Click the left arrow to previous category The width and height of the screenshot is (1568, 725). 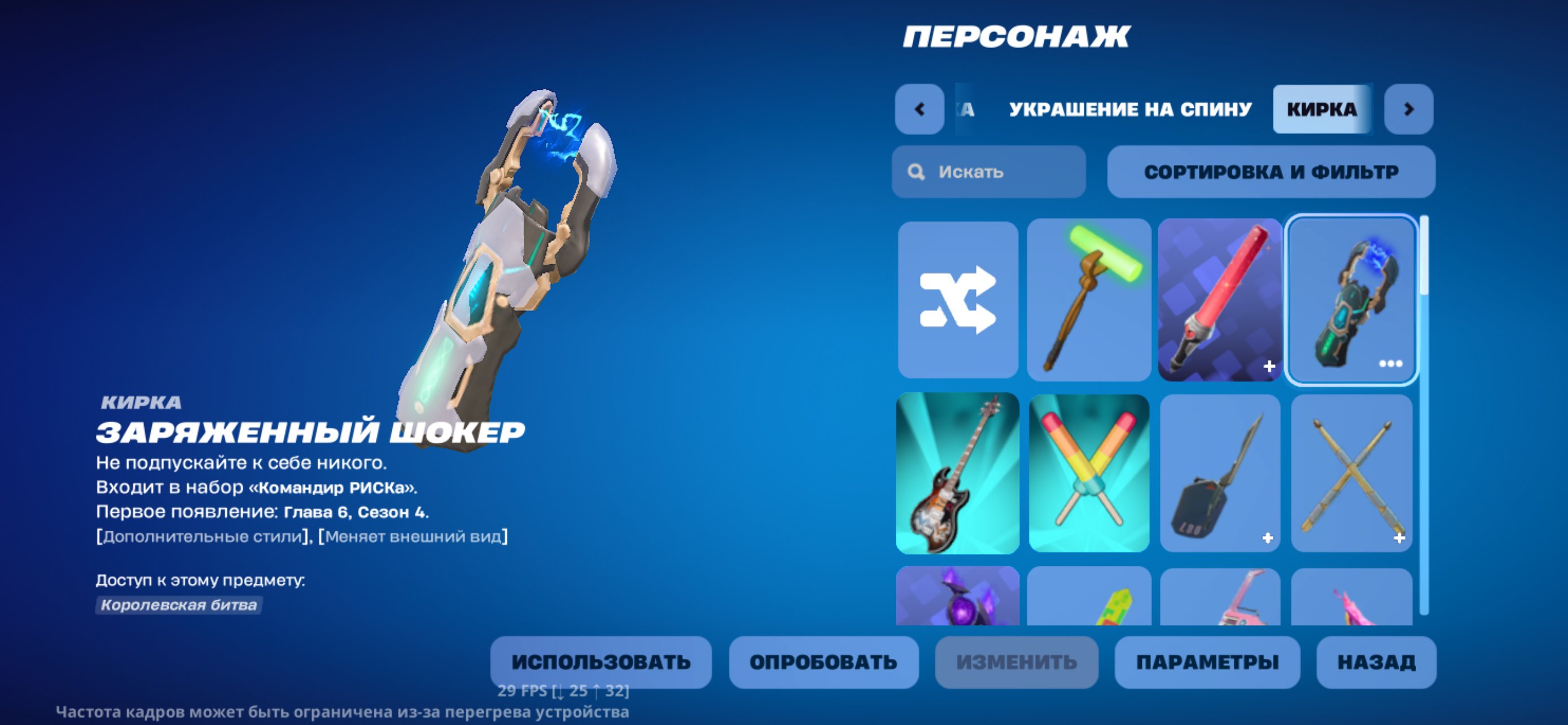(918, 110)
